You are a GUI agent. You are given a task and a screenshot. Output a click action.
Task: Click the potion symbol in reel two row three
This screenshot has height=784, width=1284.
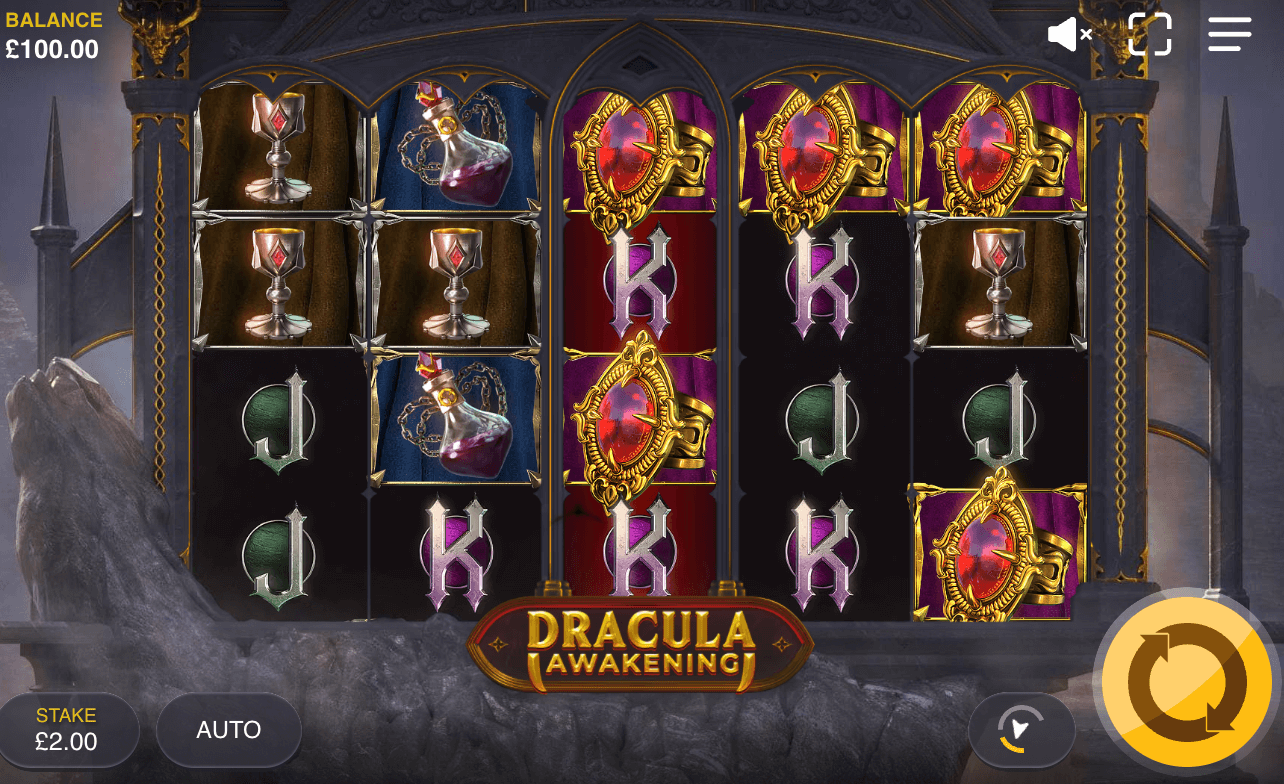pos(459,420)
